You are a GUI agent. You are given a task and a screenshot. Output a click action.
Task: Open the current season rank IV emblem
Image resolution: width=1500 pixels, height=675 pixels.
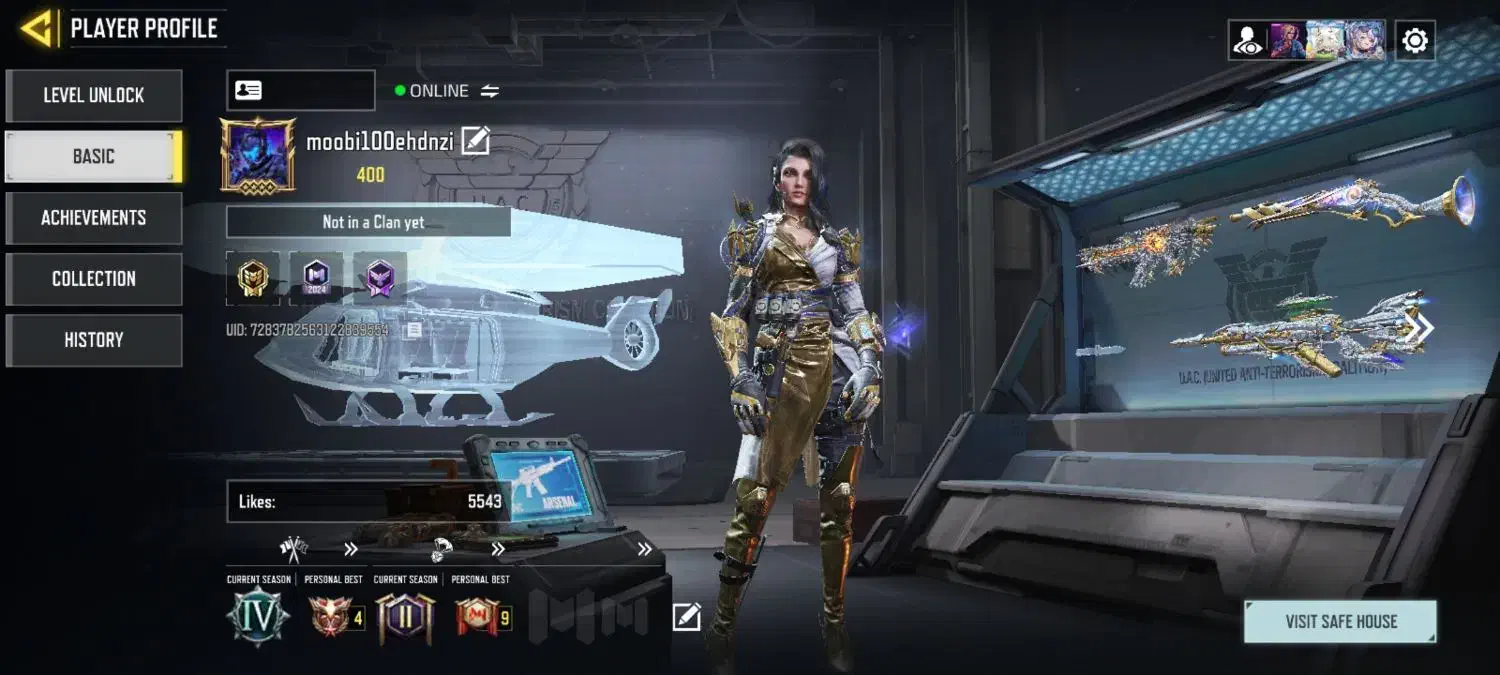[258, 617]
